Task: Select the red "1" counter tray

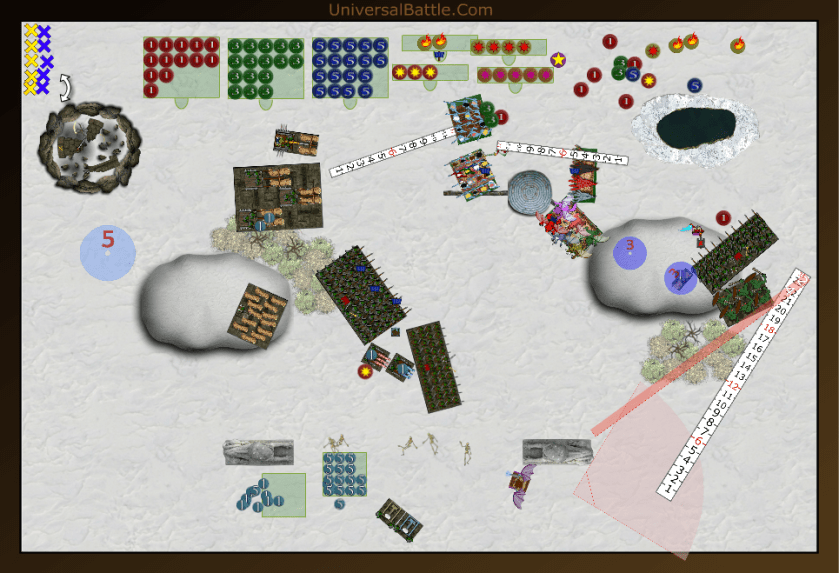Action: click(x=181, y=67)
